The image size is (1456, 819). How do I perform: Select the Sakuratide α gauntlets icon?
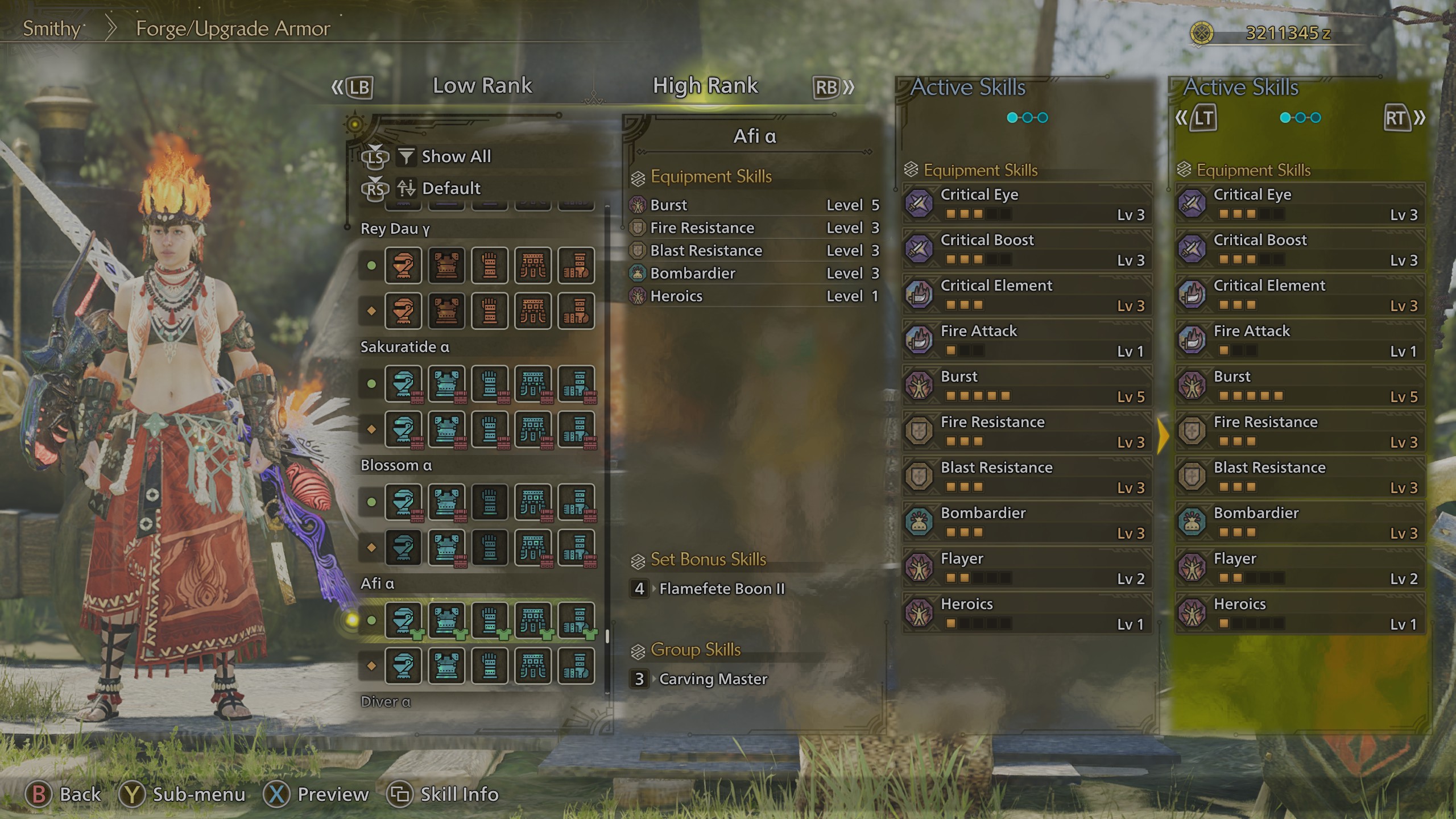491,384
